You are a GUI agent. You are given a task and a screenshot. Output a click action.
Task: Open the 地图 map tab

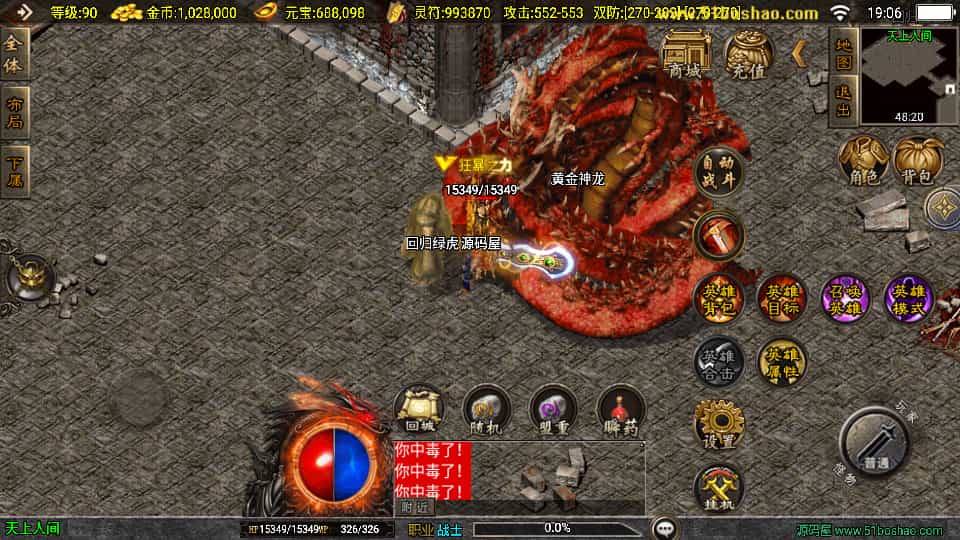pyautogui.click(x=843, y=53)
